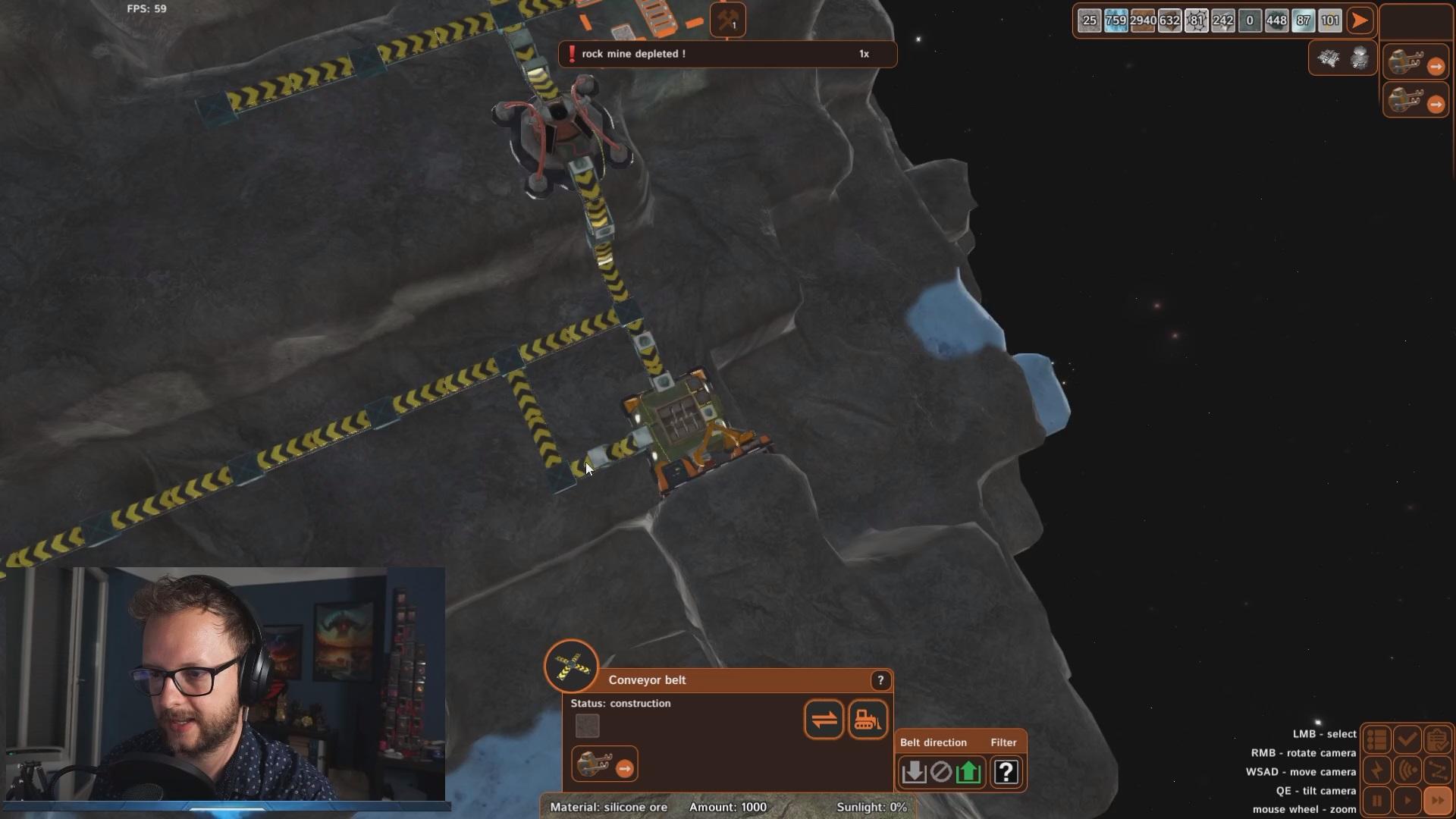The image size is (1456, 819).
Task: Toggle the signal waves range overlay
Action: click(1407, 770)
